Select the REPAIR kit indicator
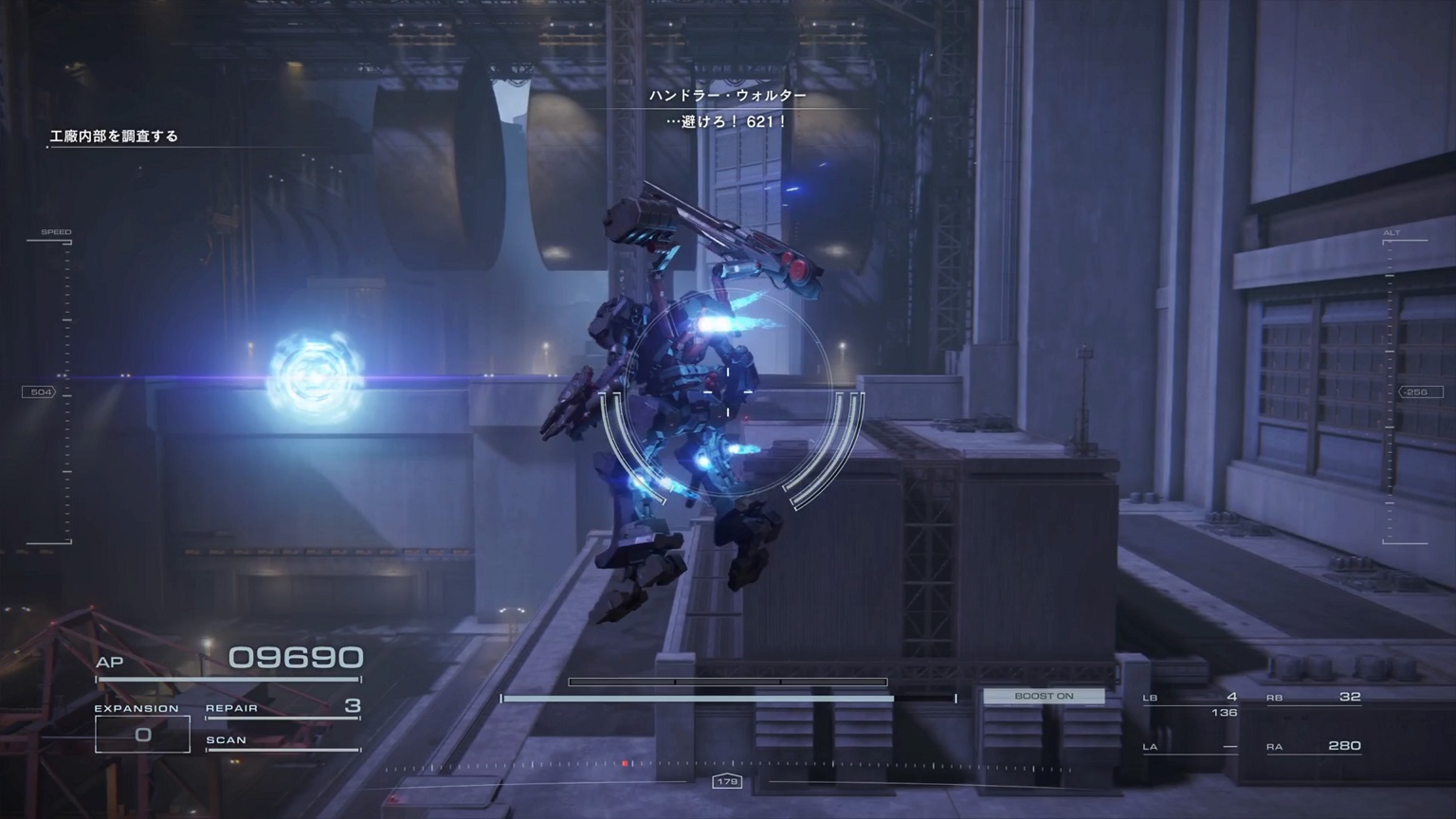Viewport: 1456px width, 819px height. point(282,708)
